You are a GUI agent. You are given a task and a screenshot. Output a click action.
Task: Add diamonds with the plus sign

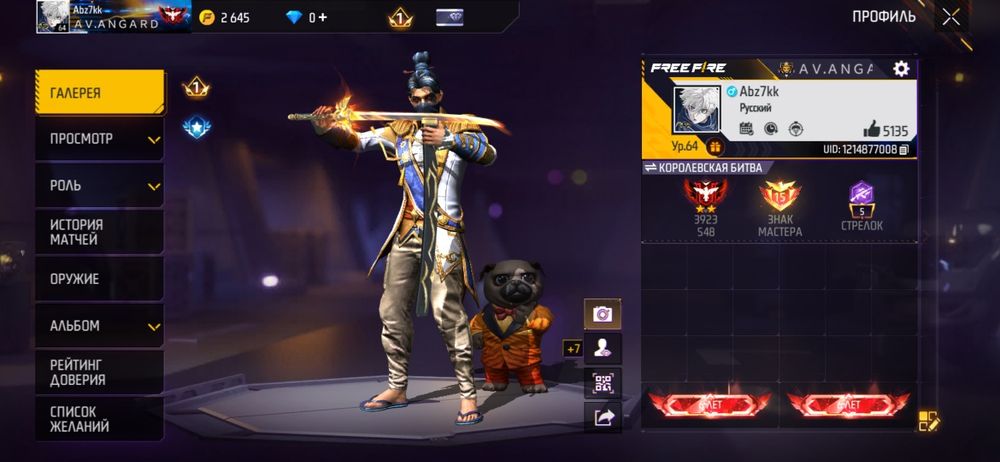pos(322,17)
